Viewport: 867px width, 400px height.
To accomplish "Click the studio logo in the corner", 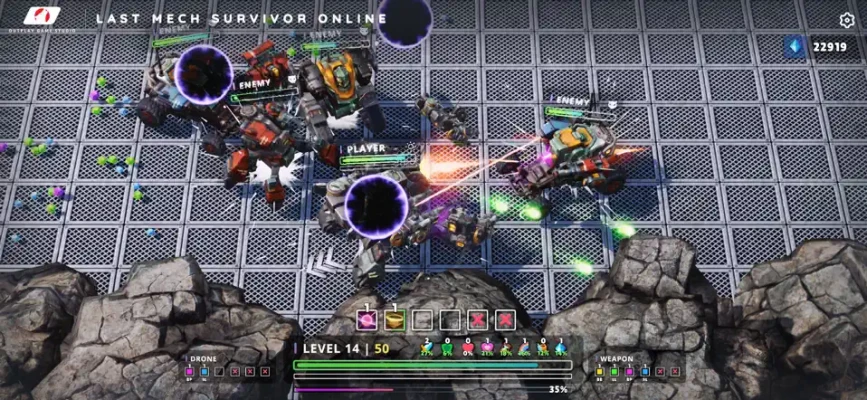I will (42, 17).
